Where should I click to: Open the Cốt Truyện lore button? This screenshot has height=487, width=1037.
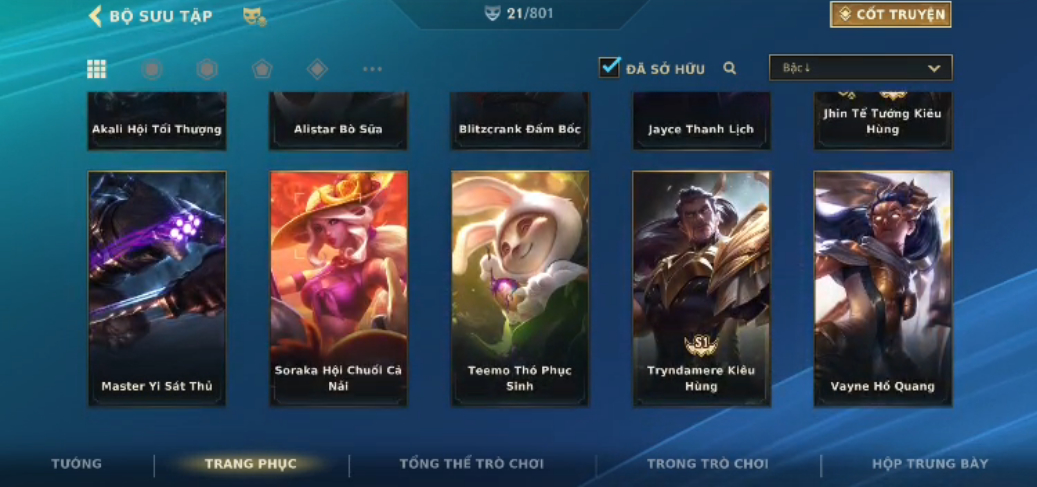(890, 15)
